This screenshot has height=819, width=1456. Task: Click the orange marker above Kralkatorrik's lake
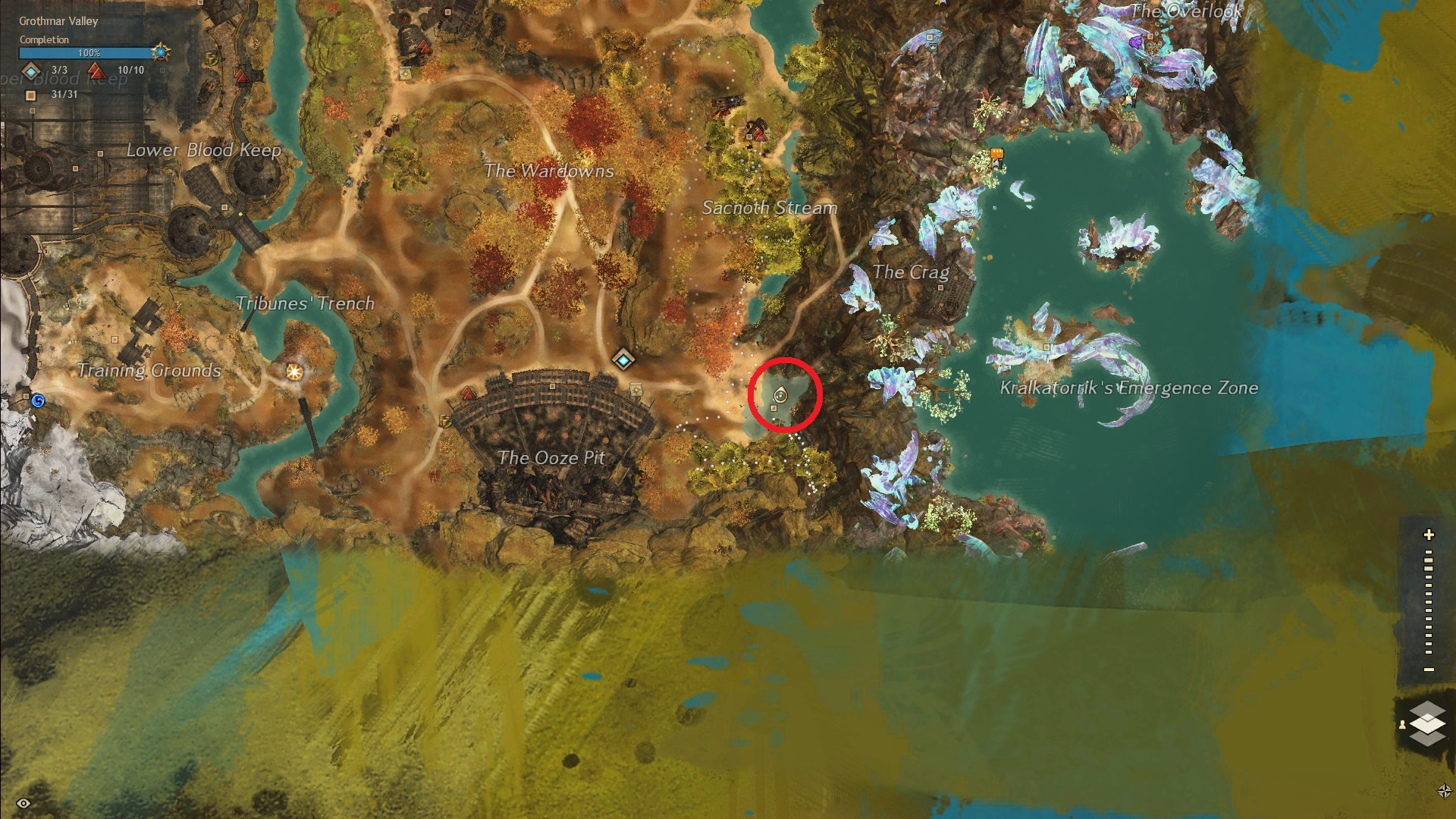click(996, 155)
